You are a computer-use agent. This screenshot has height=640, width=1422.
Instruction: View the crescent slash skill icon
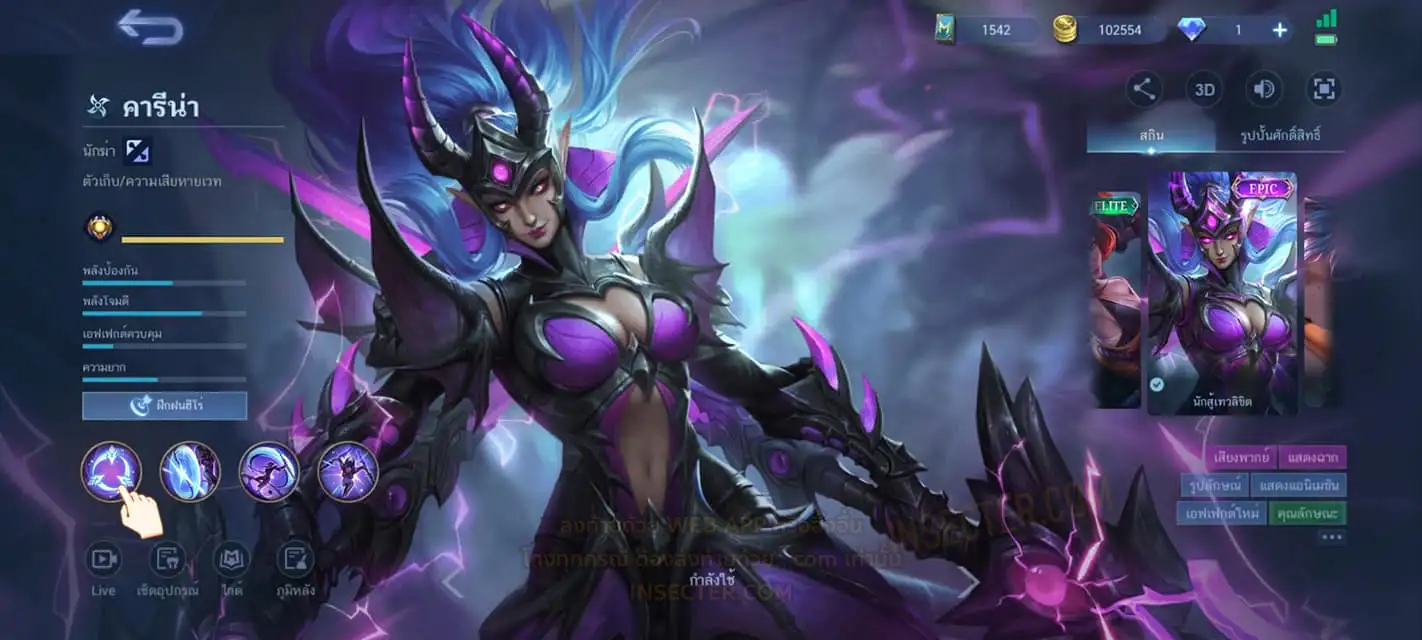(x=269, y=471)
